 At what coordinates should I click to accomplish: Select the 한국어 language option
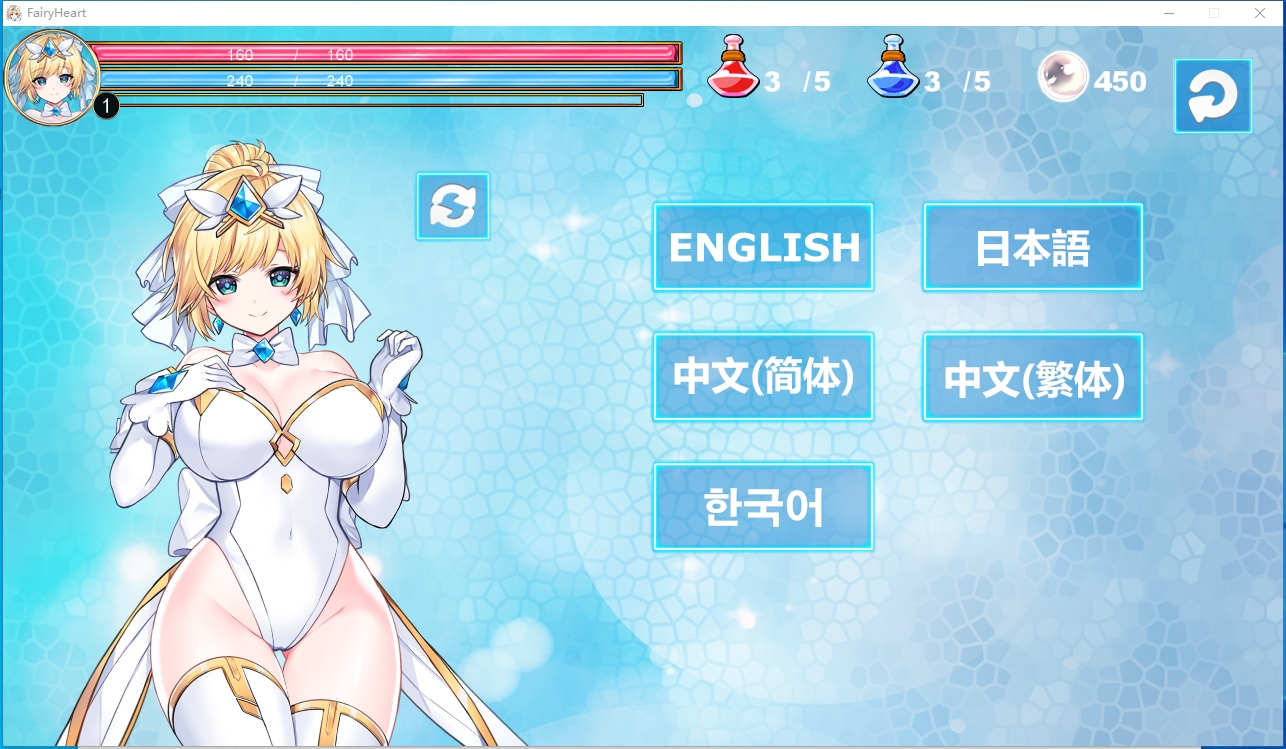(763, 506)
